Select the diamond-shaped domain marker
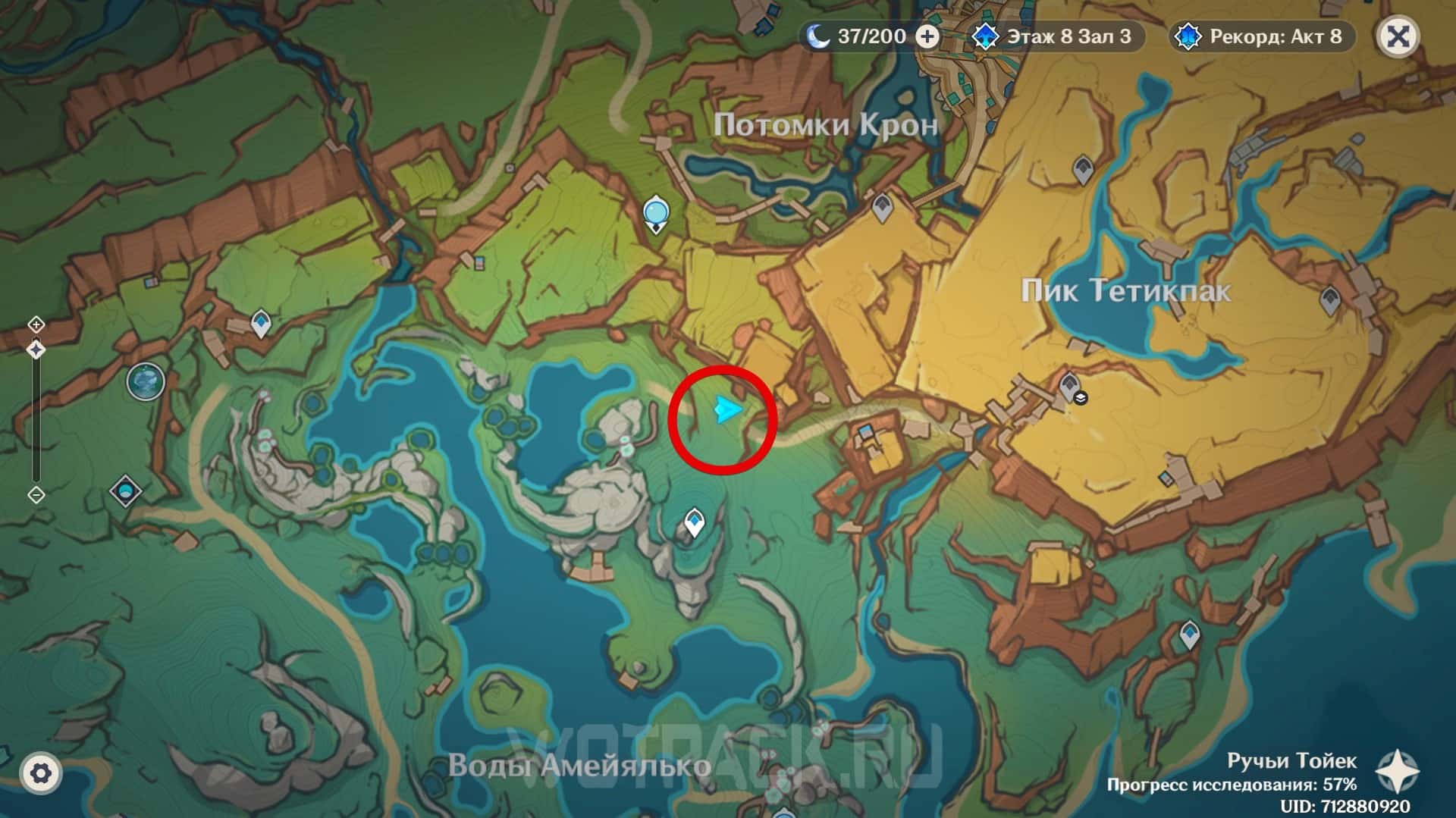This screenshot has width=1456, height=818. [x=125, y=491]
